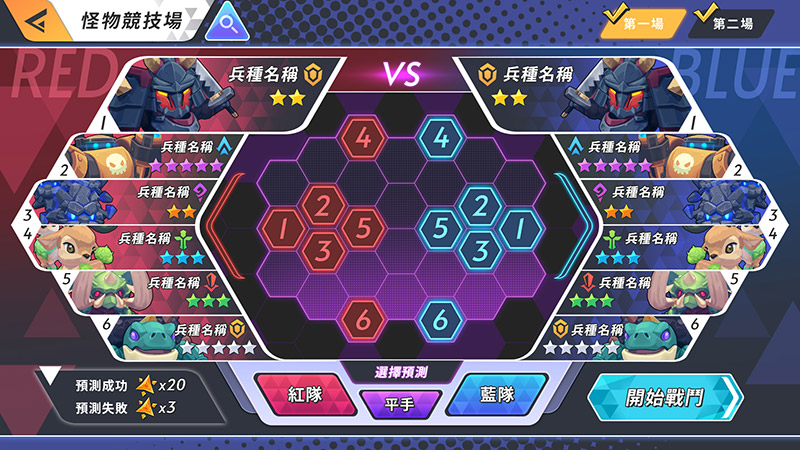The image size is (800, 450).
Task: Select blue hex tile number 1
Action: 518,230
